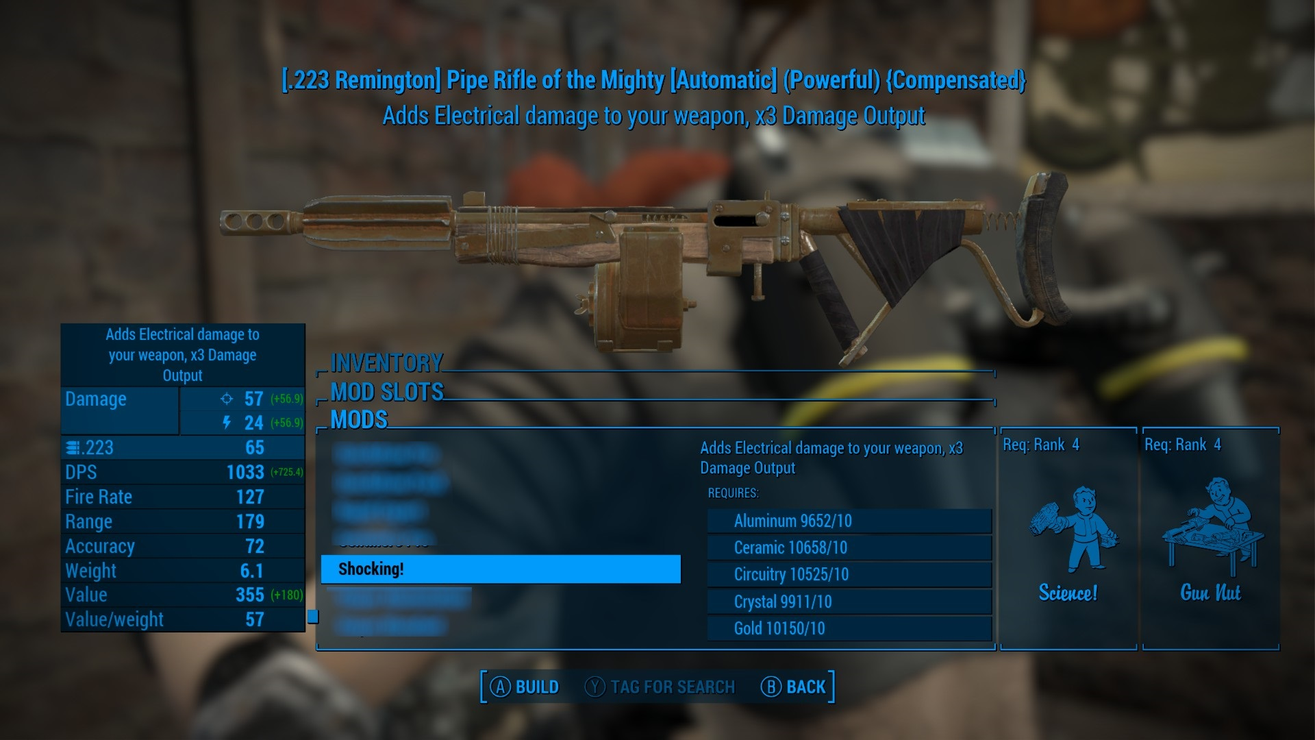Choose the Crystal component row
The height and width of the screenshot is (740, 1315).
[849, 602]
